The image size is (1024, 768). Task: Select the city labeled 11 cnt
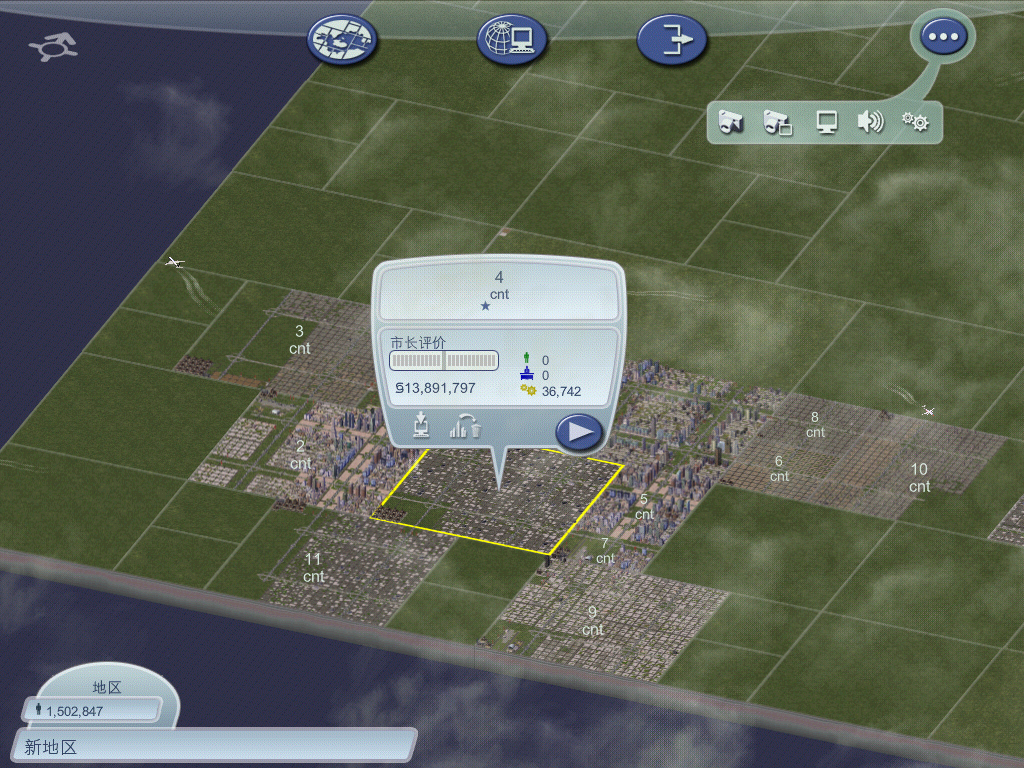pyautogui.click(x=314, y=568)
